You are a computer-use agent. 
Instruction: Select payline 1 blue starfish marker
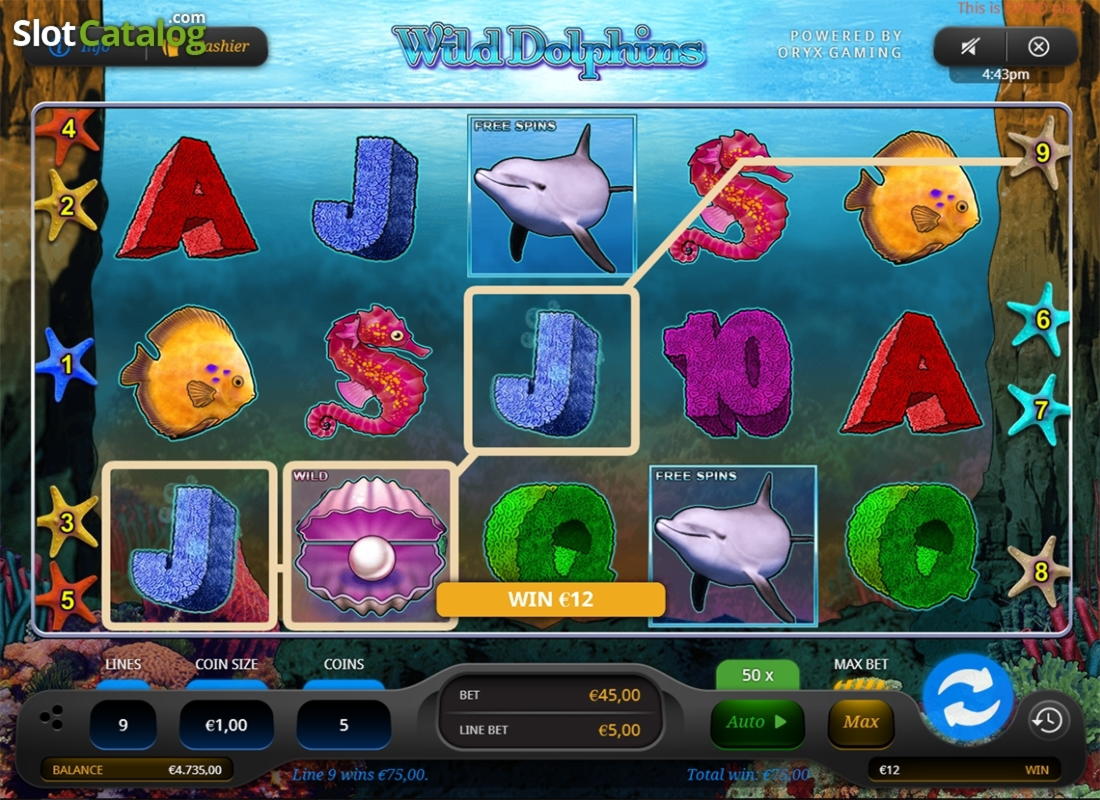coord(66,365)
